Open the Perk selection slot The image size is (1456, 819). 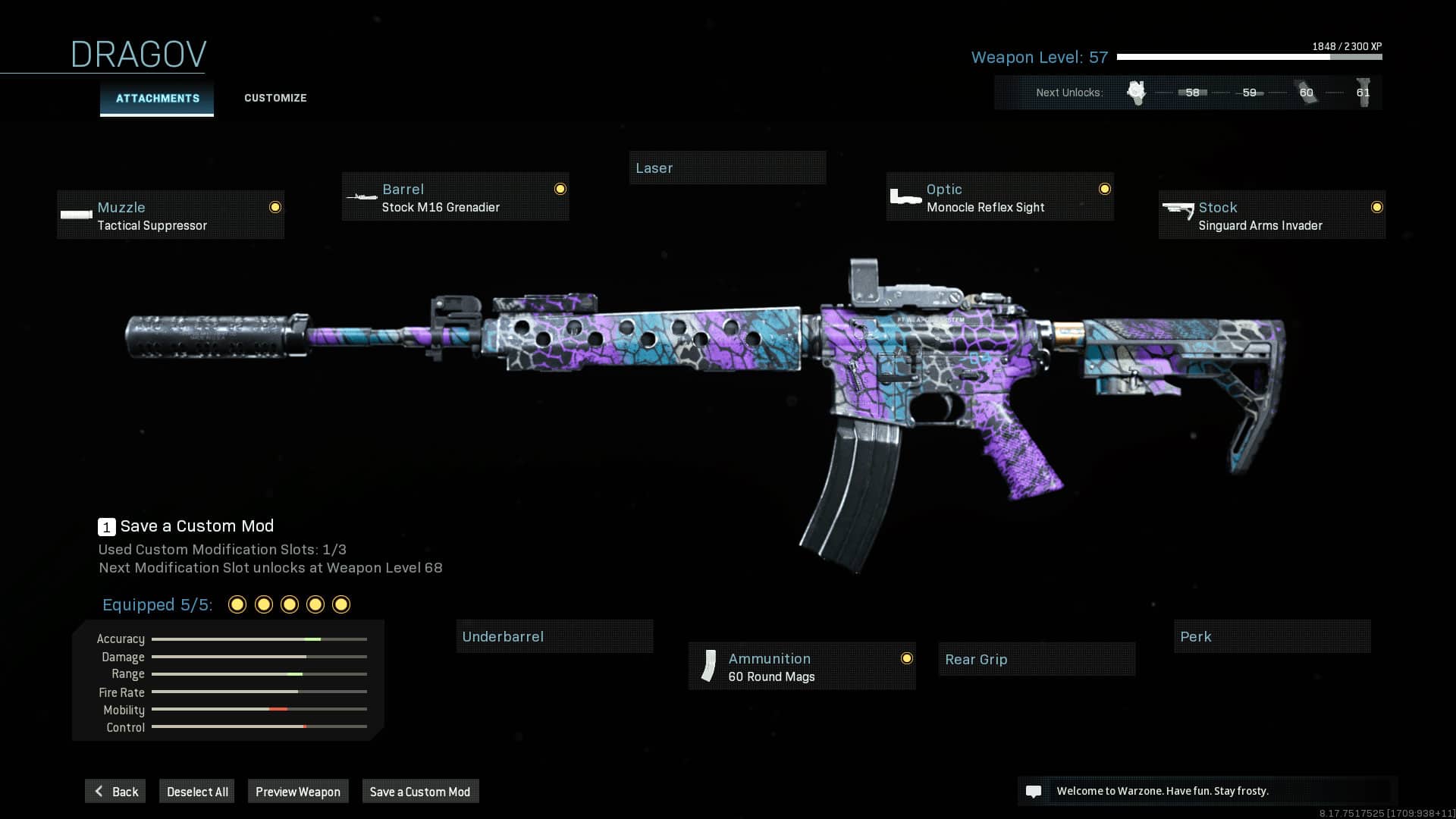(1272, 636)
